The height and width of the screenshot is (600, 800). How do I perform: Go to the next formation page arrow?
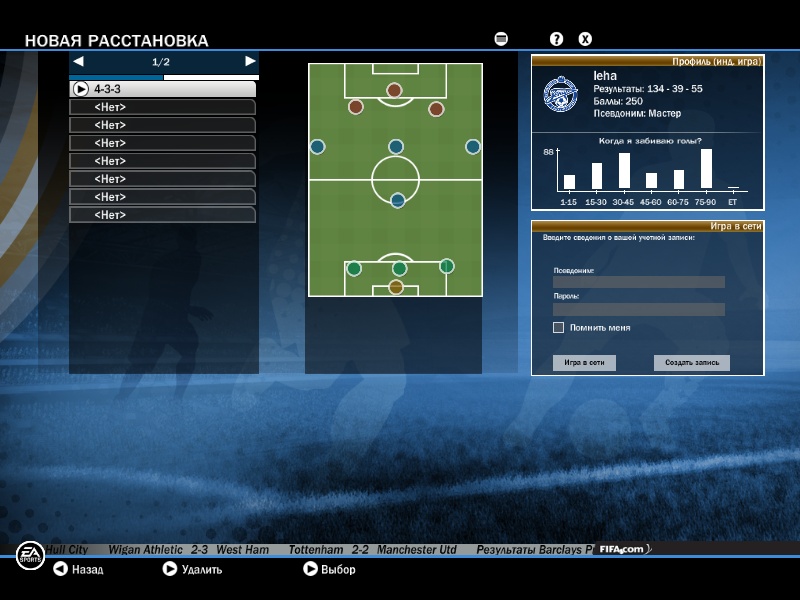pyautogui.click(x=250, y=61)
